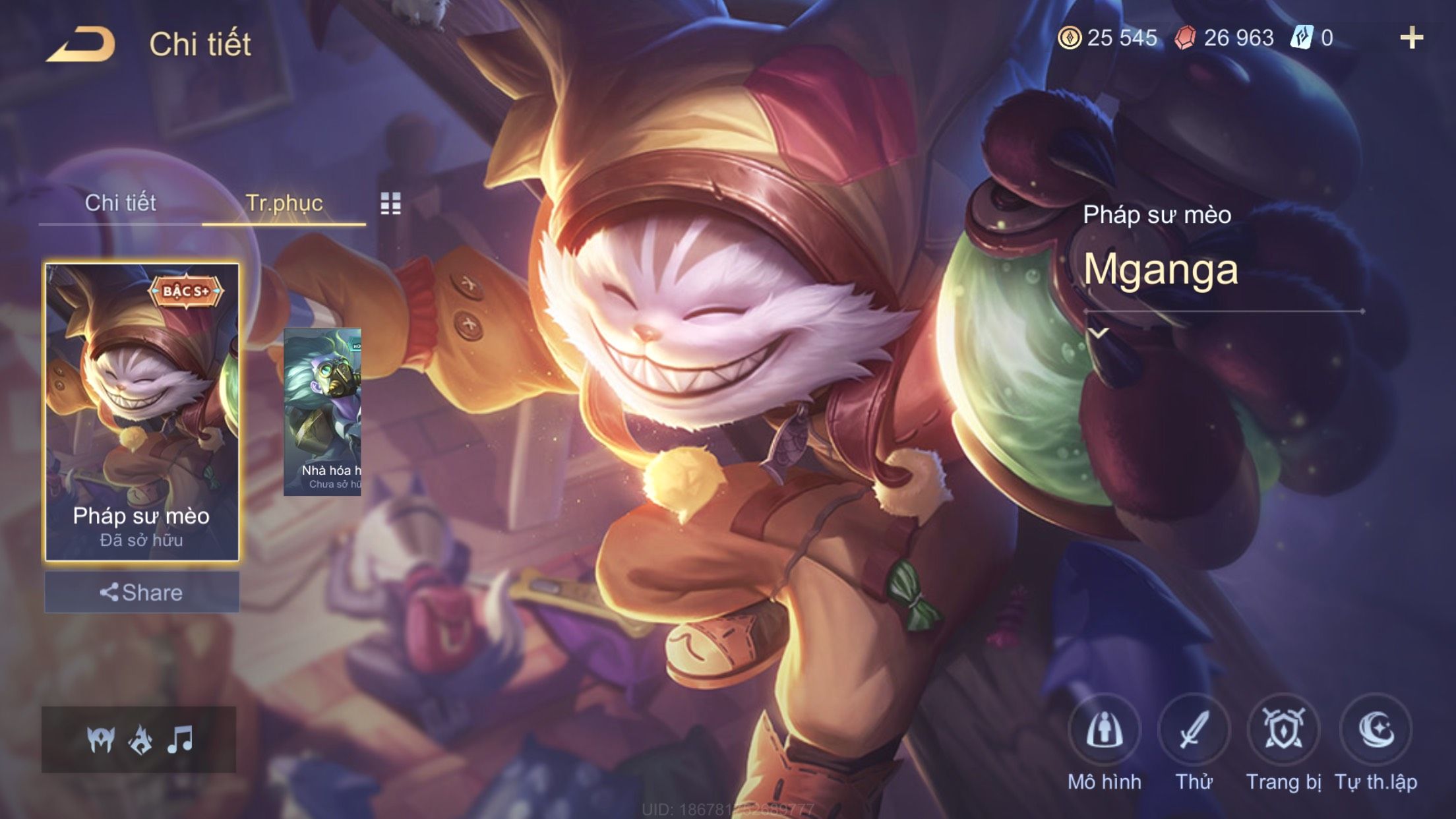Go back with the arrow button

80,45
